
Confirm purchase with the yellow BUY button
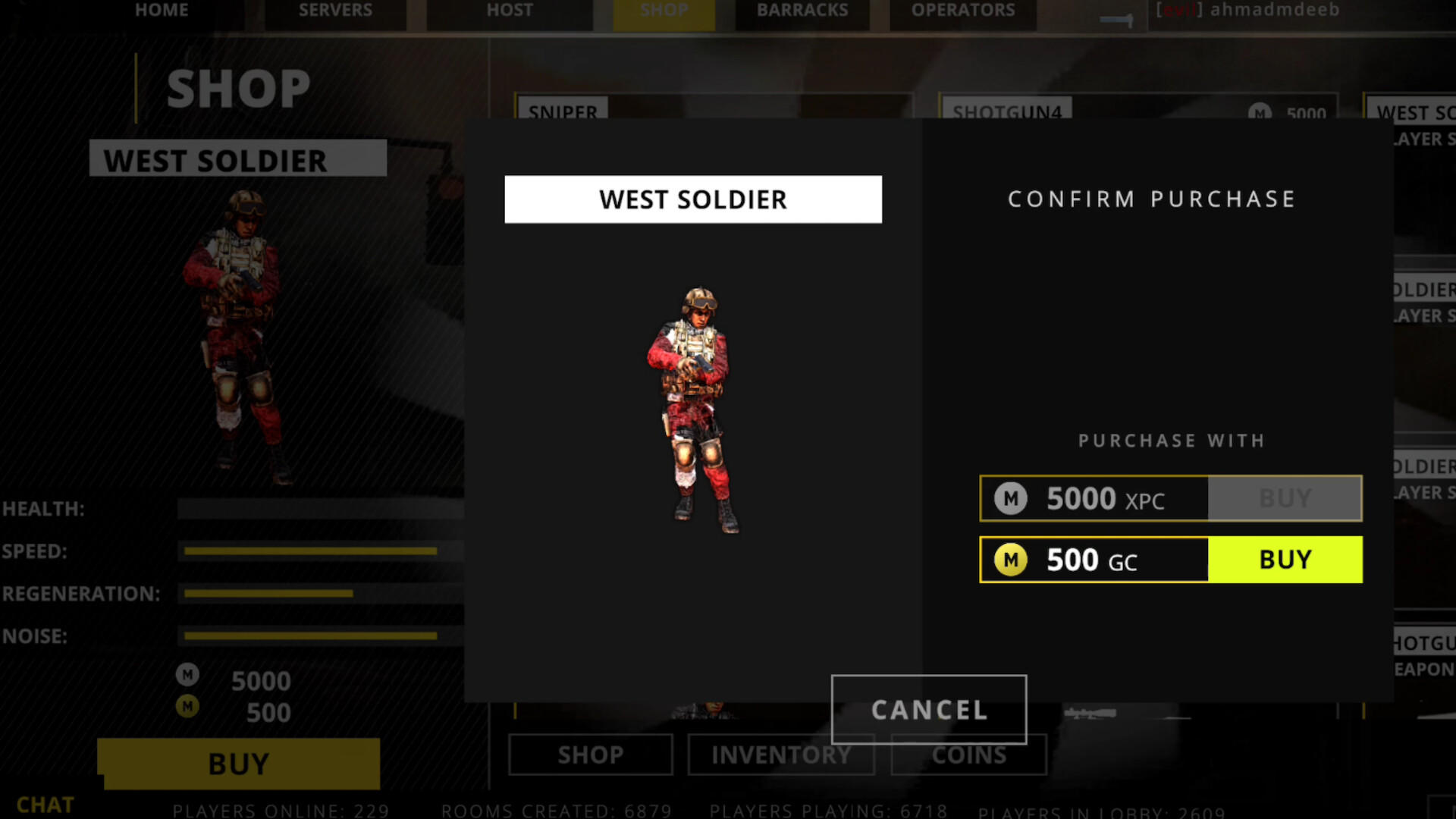1285,560
